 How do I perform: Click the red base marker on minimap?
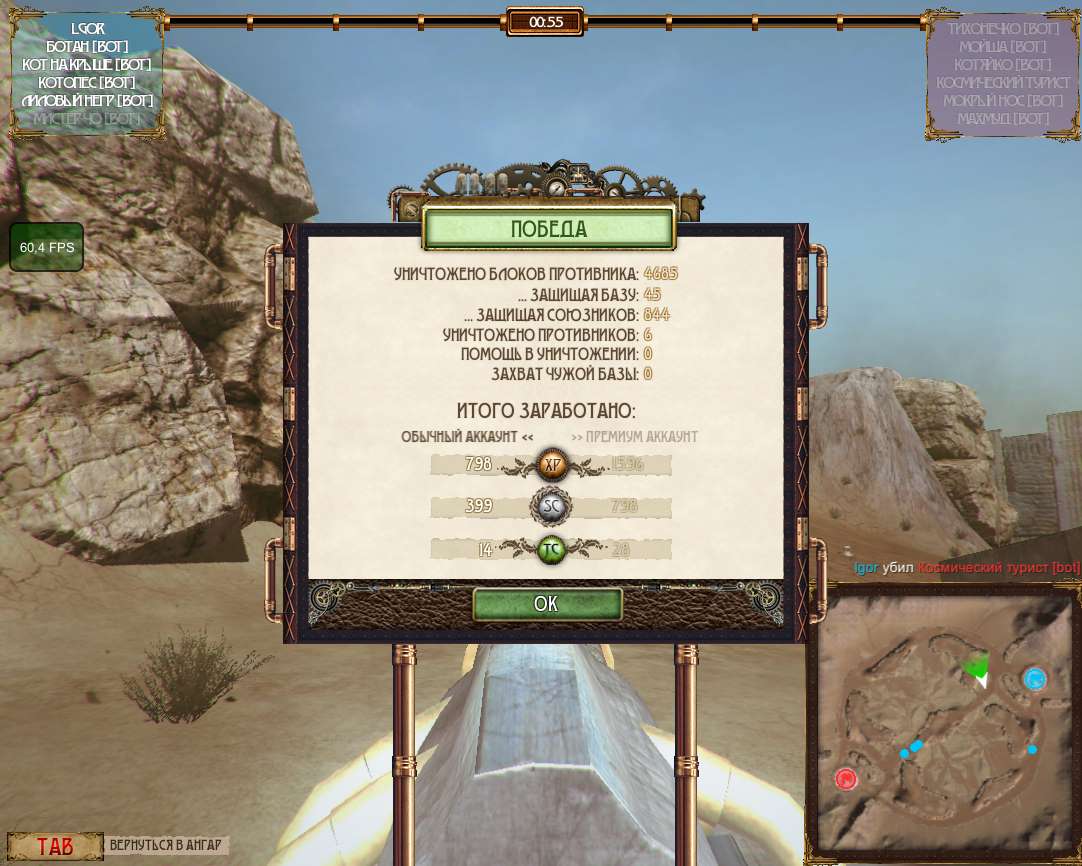846,779
